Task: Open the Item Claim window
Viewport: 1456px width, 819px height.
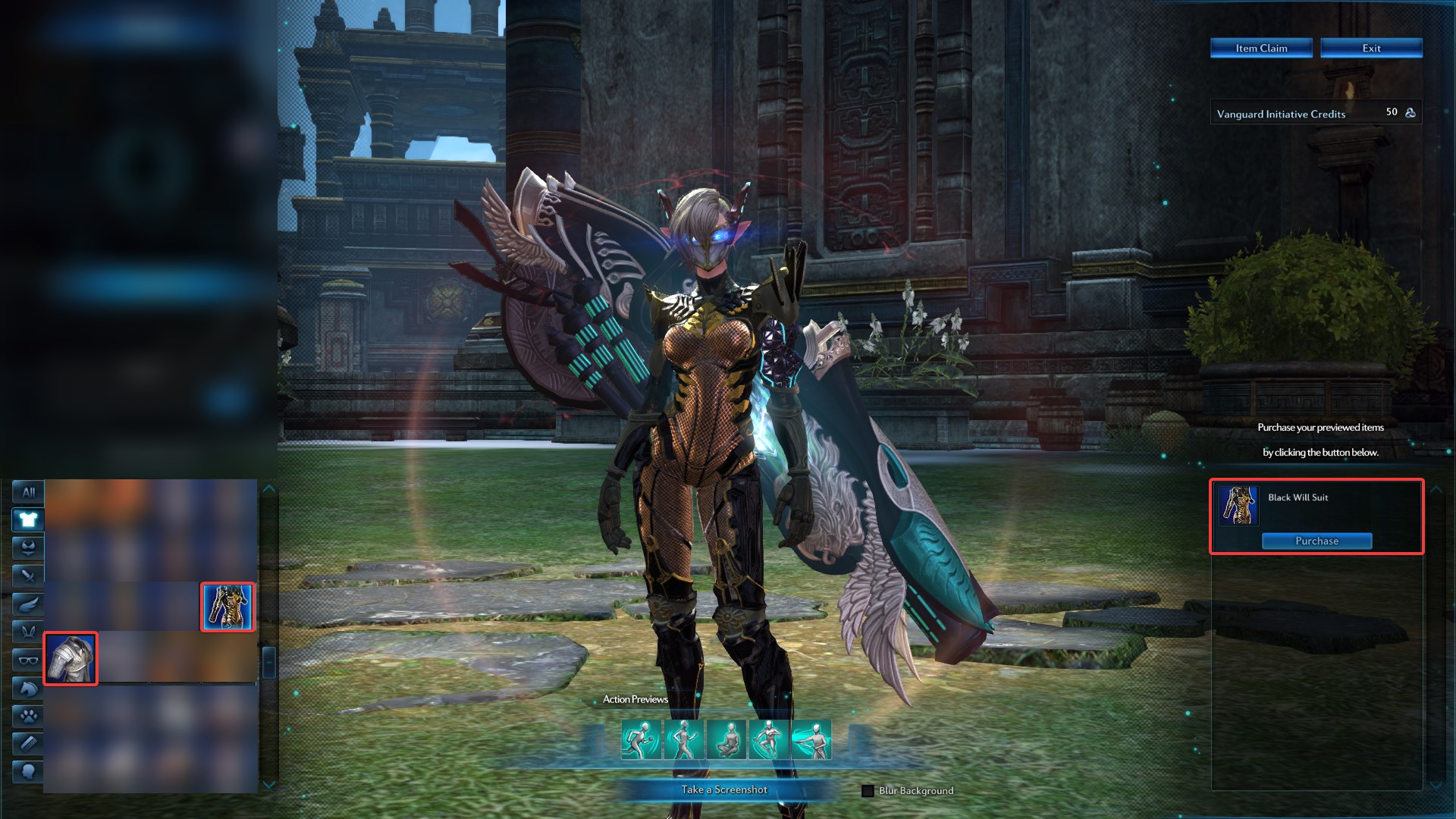Action: [1261, 48]
